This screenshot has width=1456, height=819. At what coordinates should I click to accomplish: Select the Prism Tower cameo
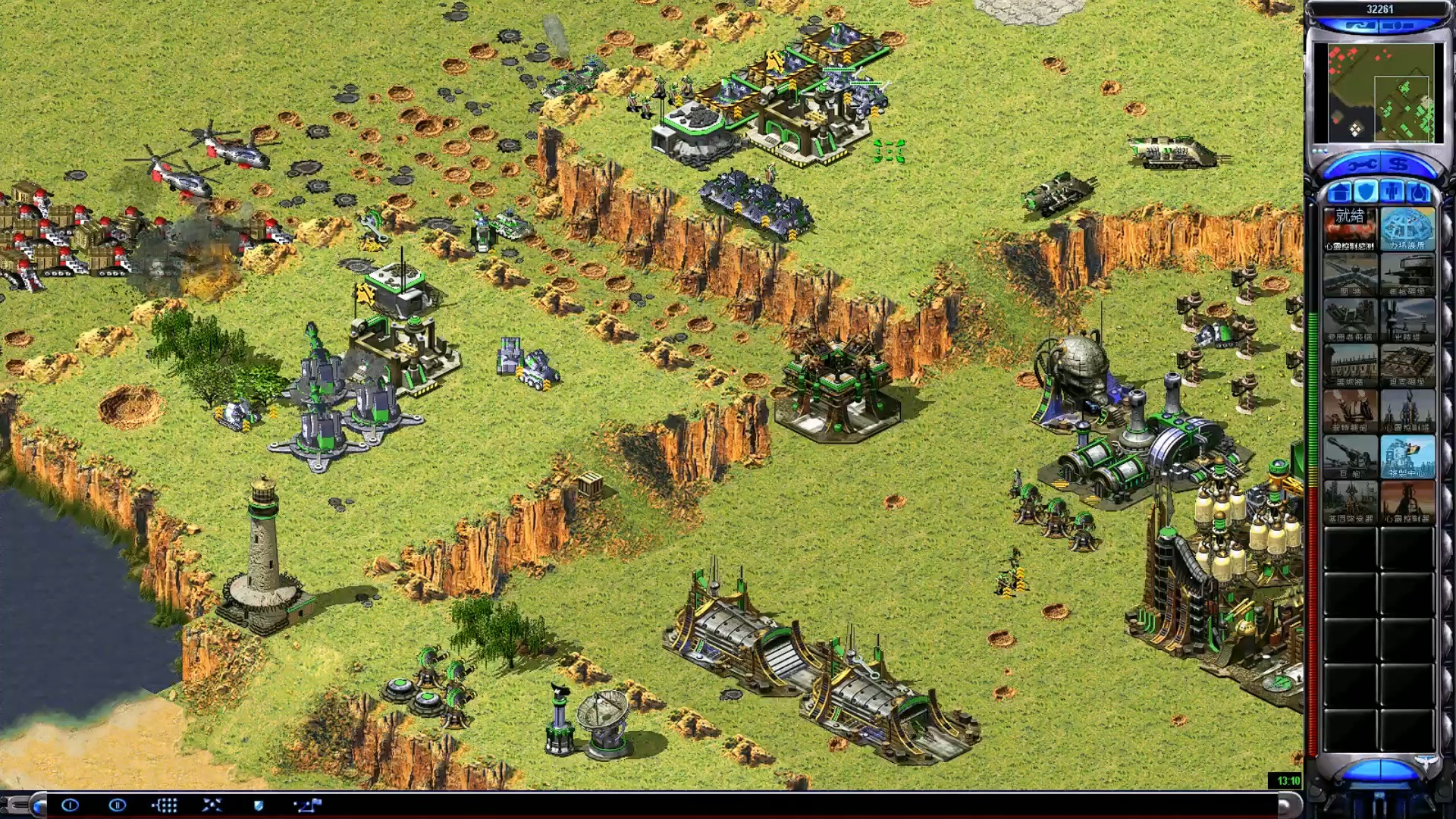tap(1407, 319)
